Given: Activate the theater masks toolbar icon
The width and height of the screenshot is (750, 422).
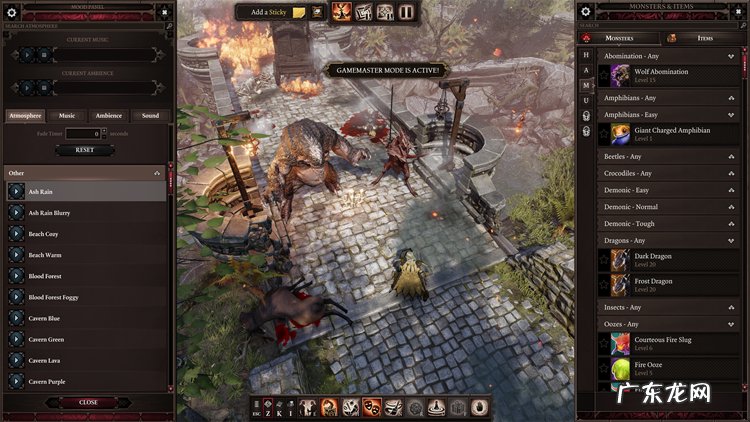Looking at the screenshot, I should tap(372, 407).
